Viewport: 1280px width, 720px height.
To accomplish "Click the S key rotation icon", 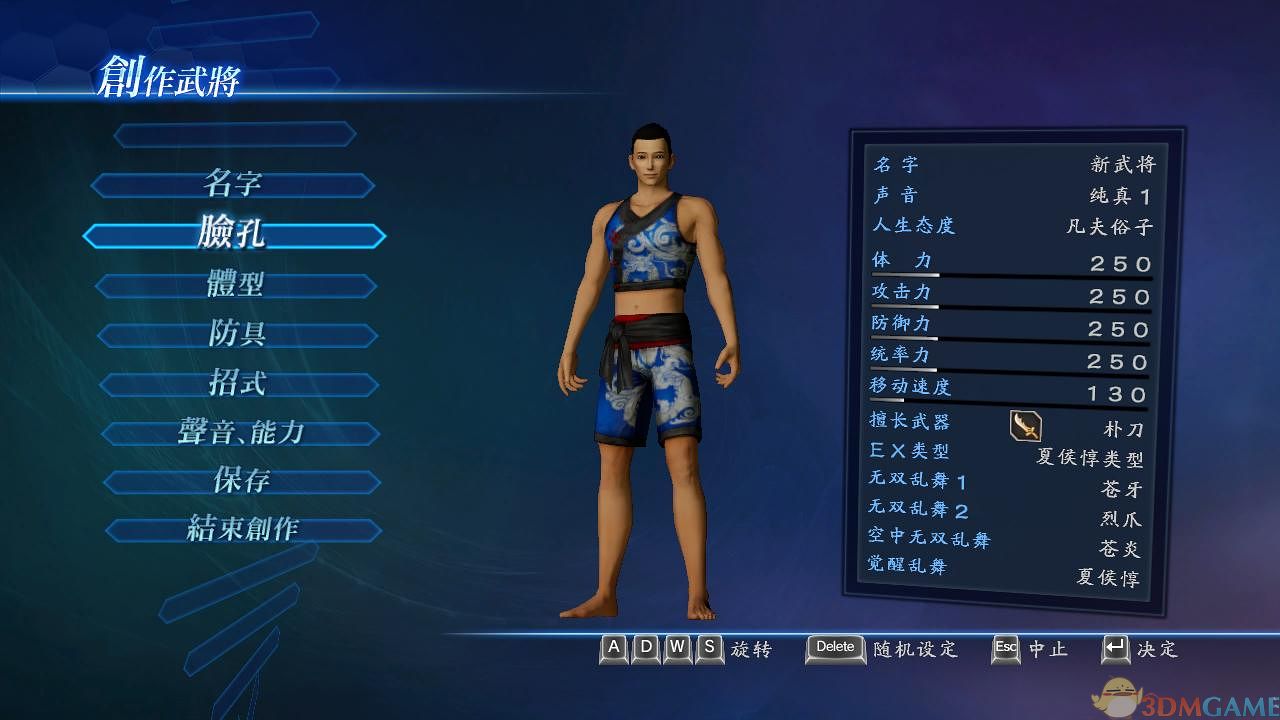I will 708,649.
